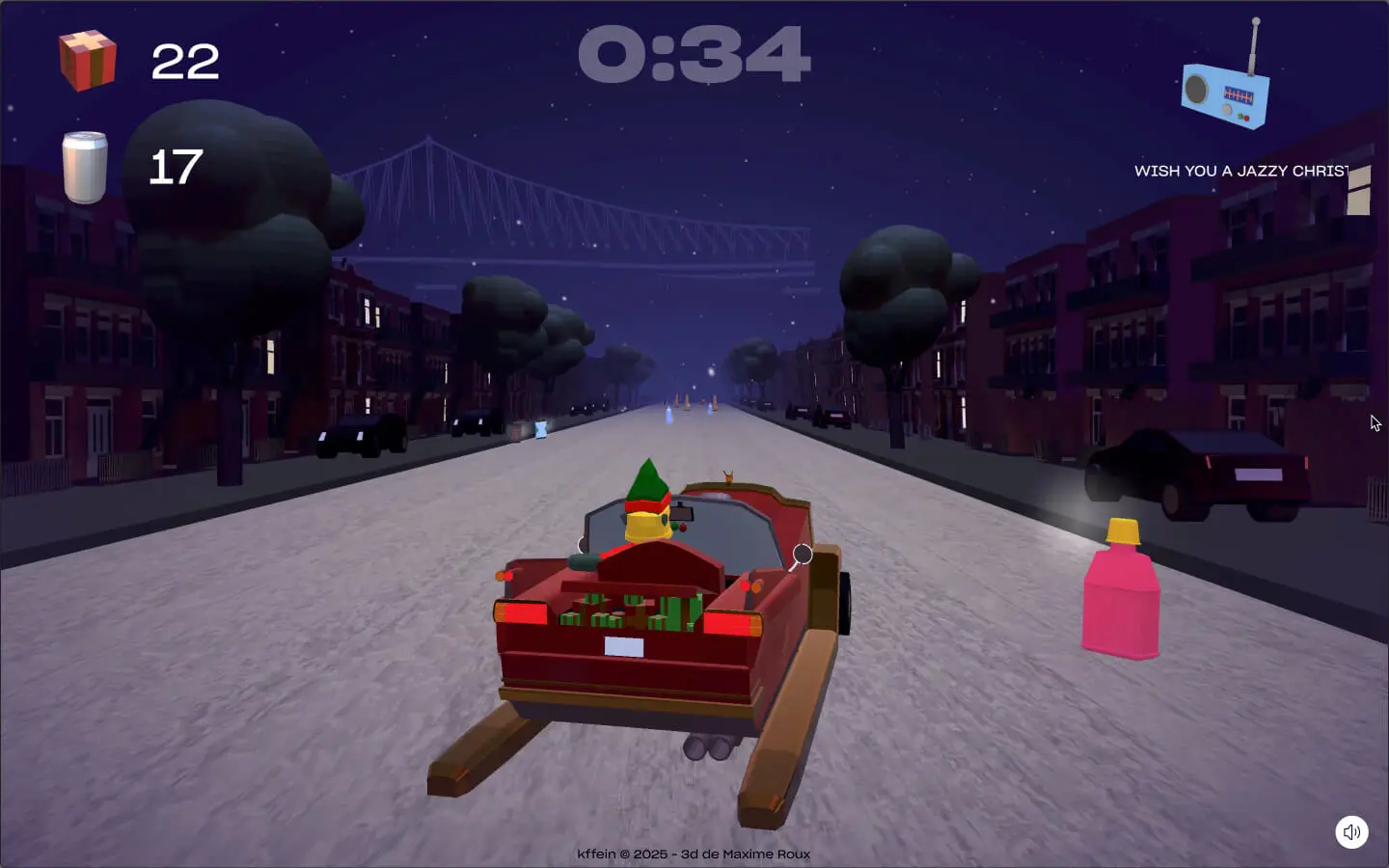Click the floating radio icon
This screenshot has width=1389, height=868.
pos(1225,95)
